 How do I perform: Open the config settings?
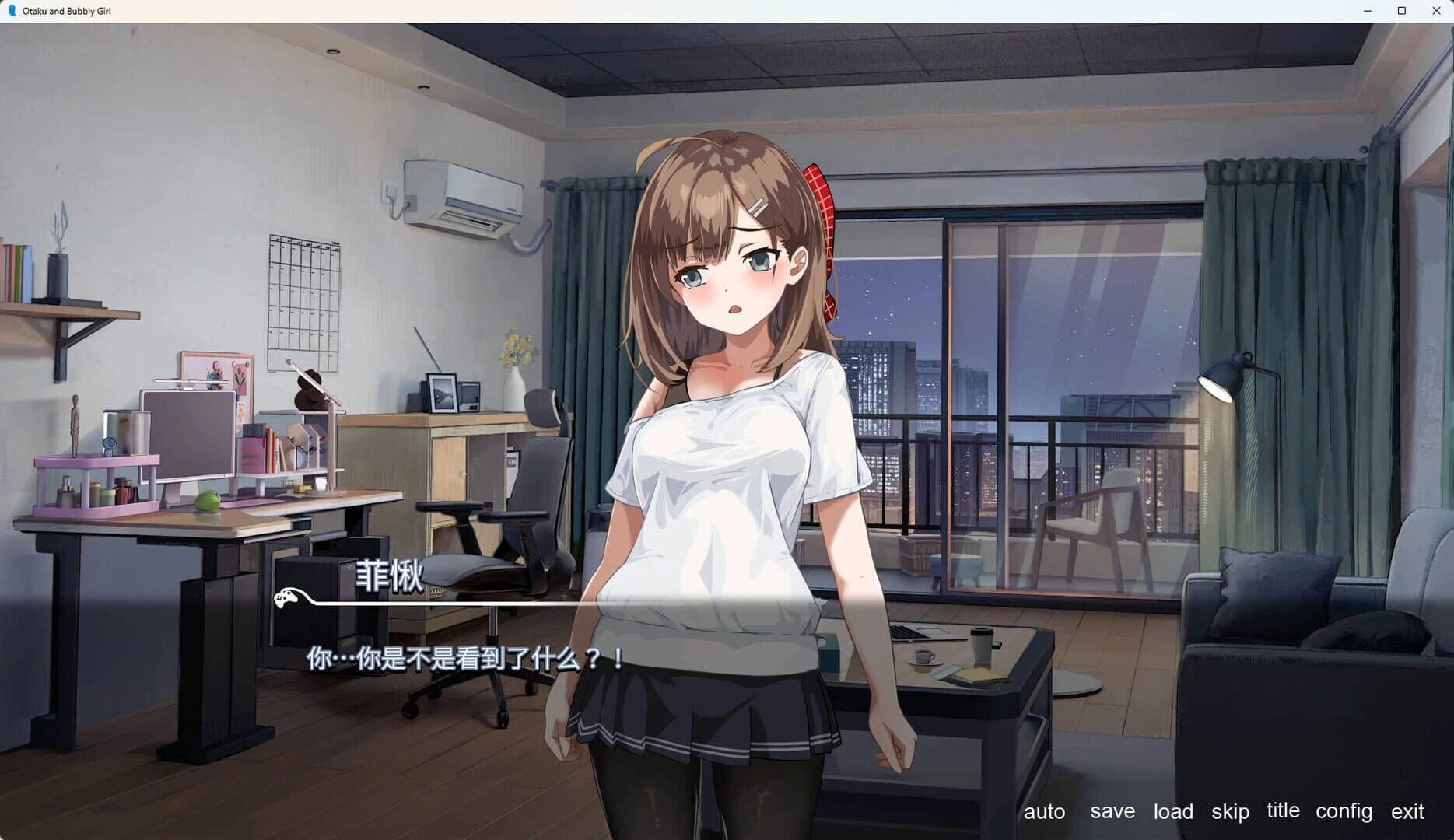click(1344, 811)
